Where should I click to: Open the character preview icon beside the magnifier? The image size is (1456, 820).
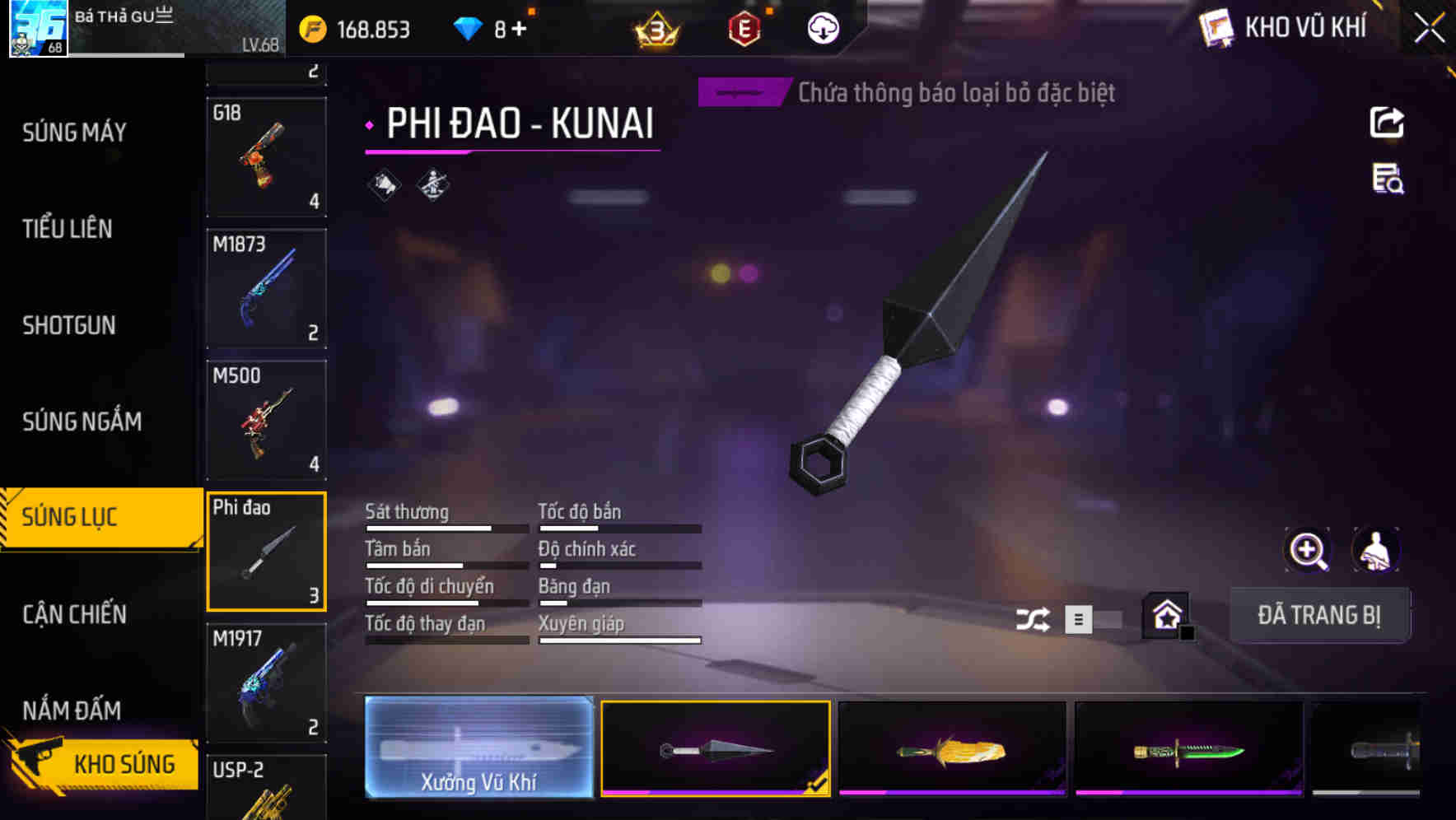1375,550
